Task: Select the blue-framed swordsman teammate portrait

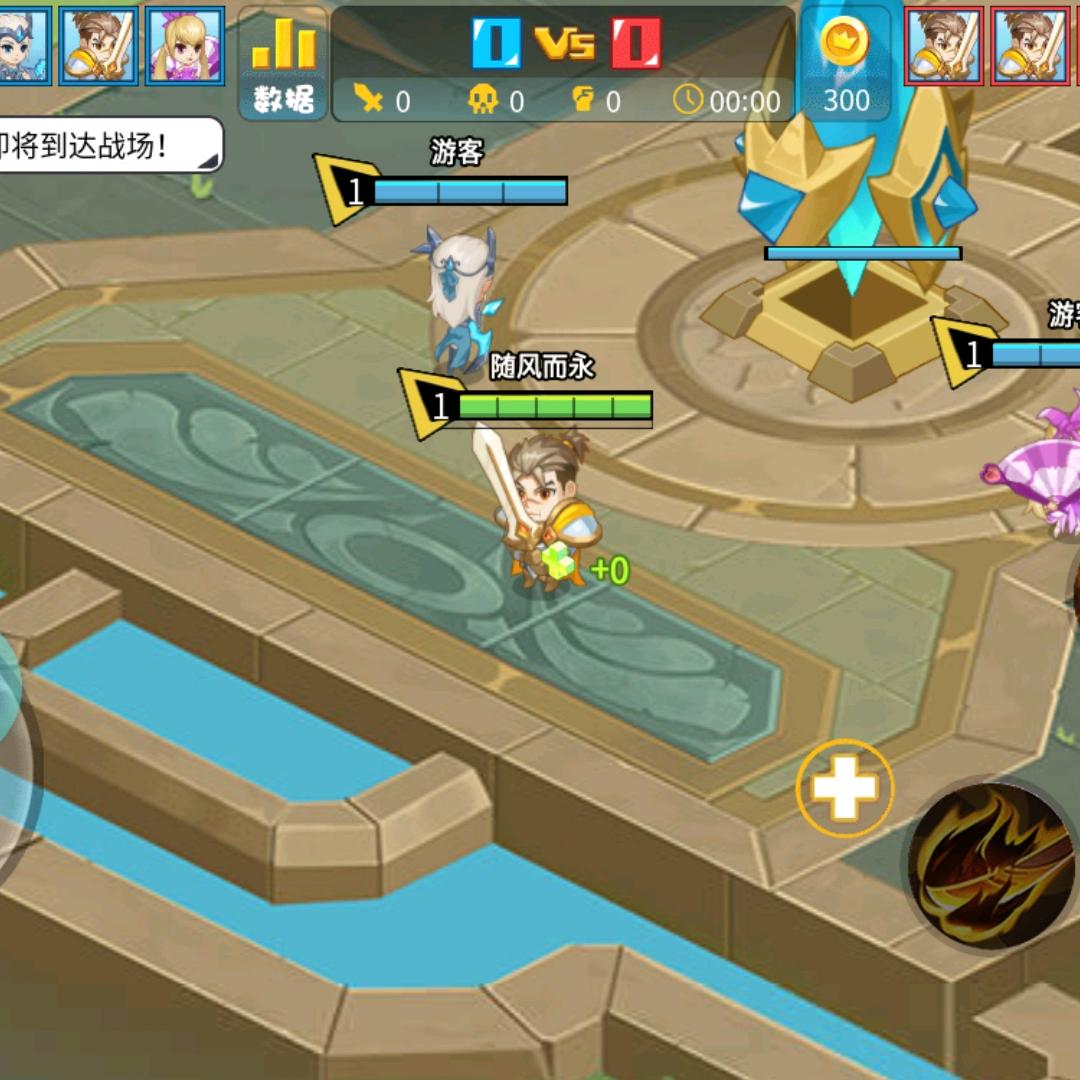Action: 98,45
